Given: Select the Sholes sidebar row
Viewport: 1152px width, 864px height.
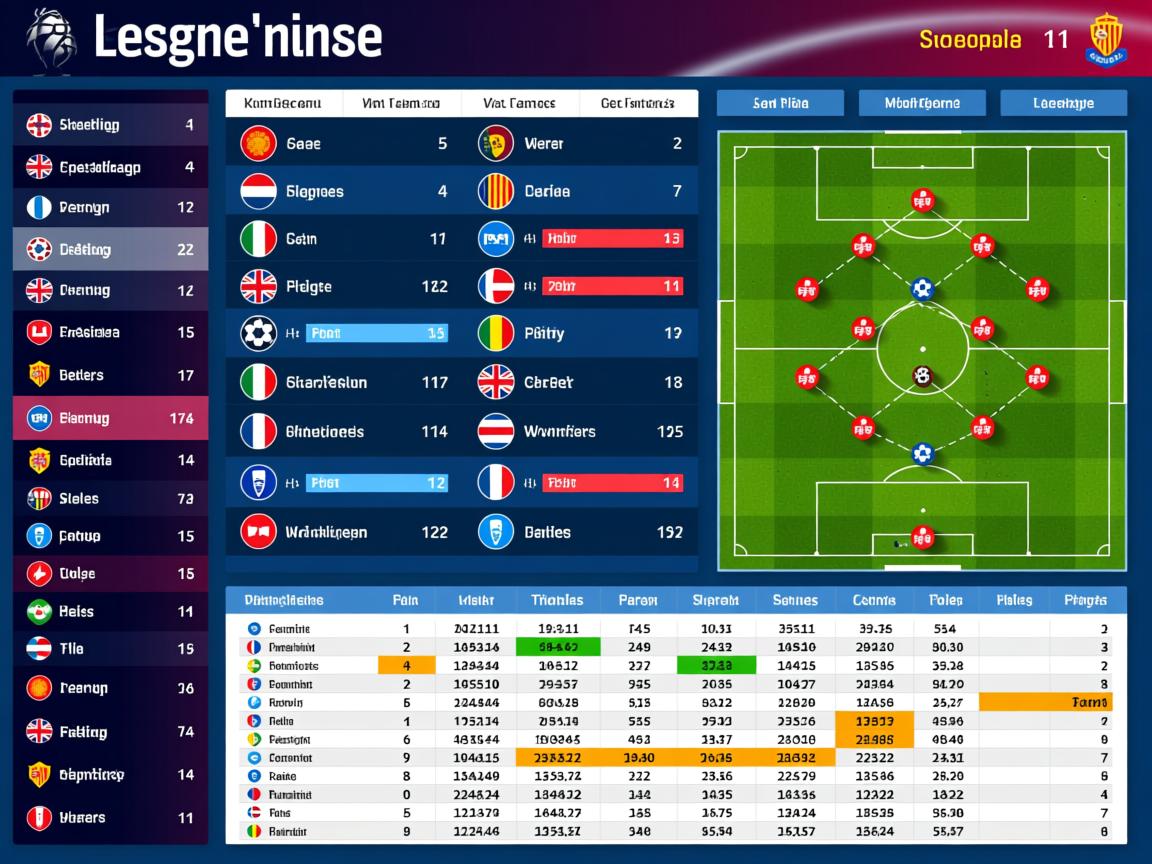Looking at the screenshot, I should 110,498.
